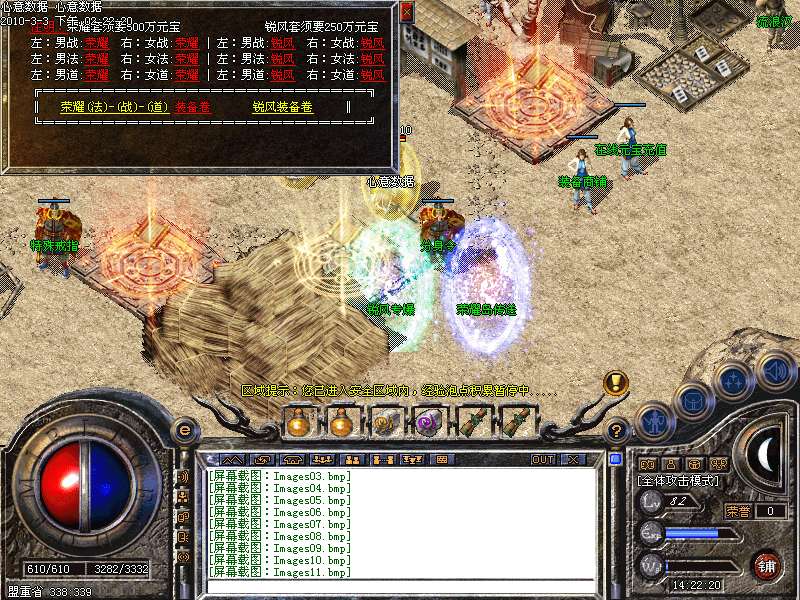Select the silver coin scroll hotbar slot

tap(386, 423)
